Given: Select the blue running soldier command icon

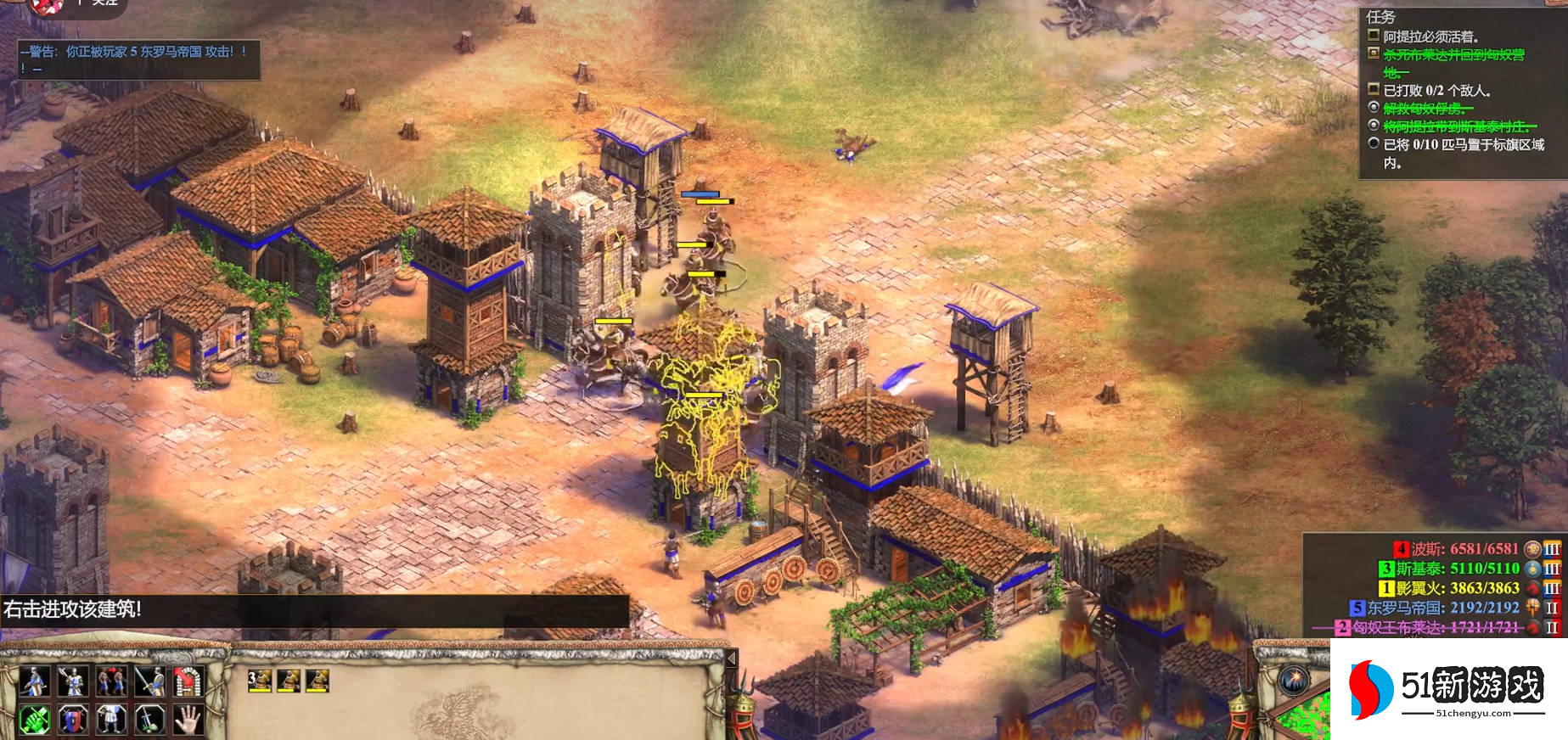Looking at the screenshot, I should (x=34, y=681).
